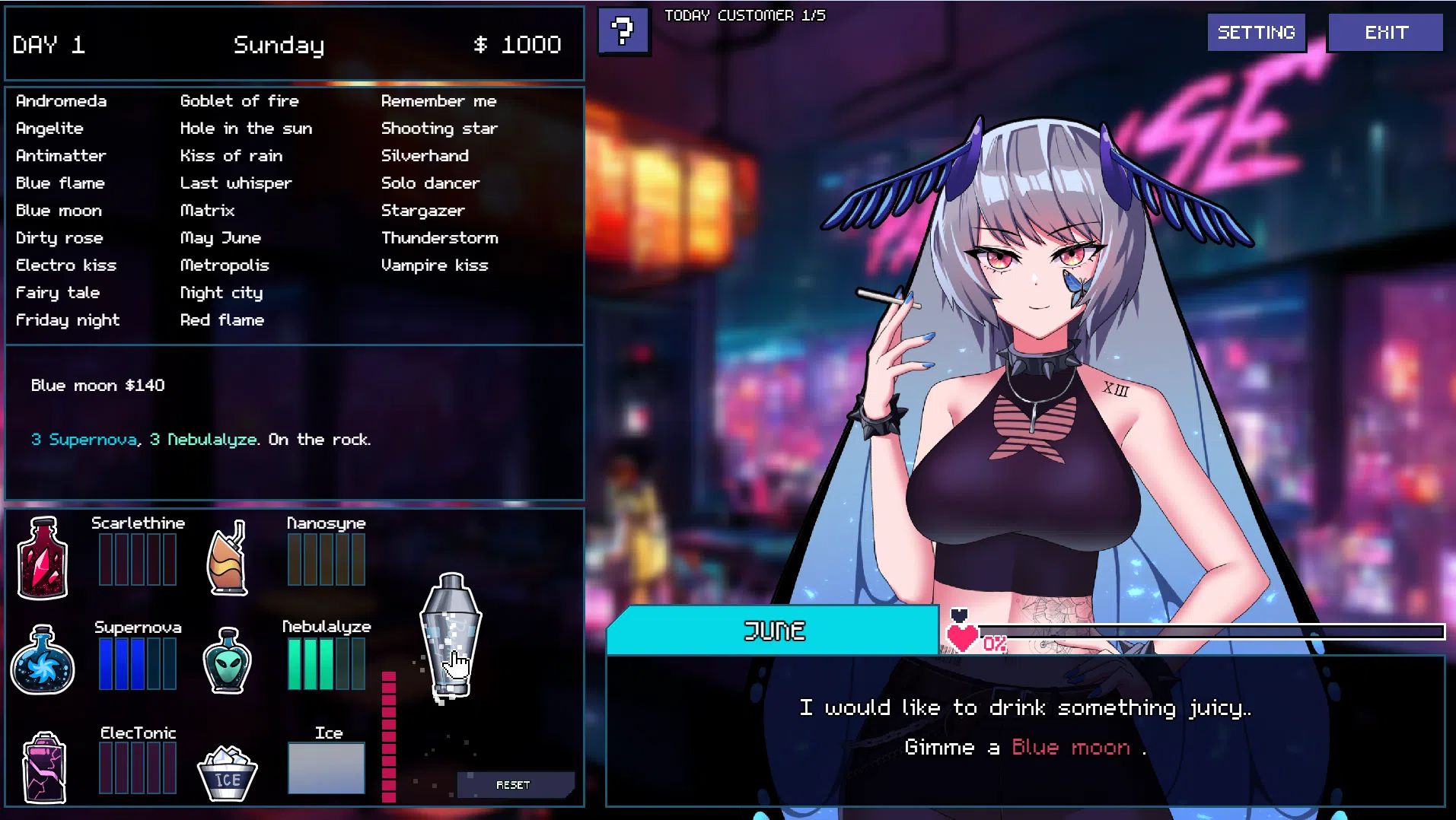The height and width of the screenshot is (820, 1456).
Task: Select the Goblet of fire drink
Action: 240,100
